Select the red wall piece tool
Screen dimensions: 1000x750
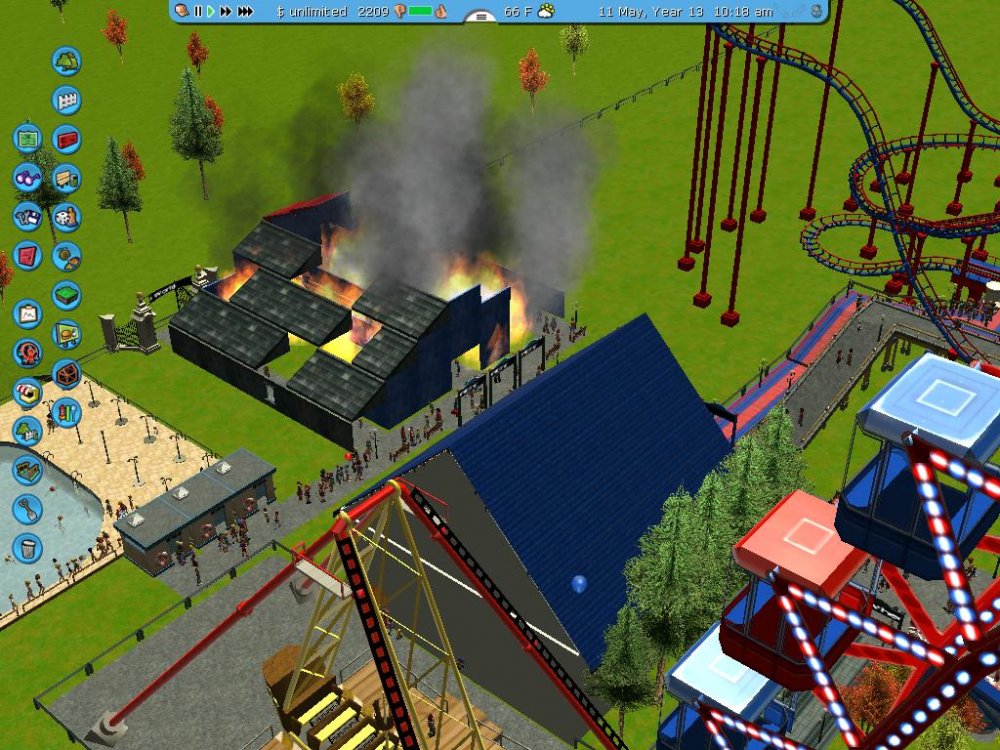tap(66, 139)
